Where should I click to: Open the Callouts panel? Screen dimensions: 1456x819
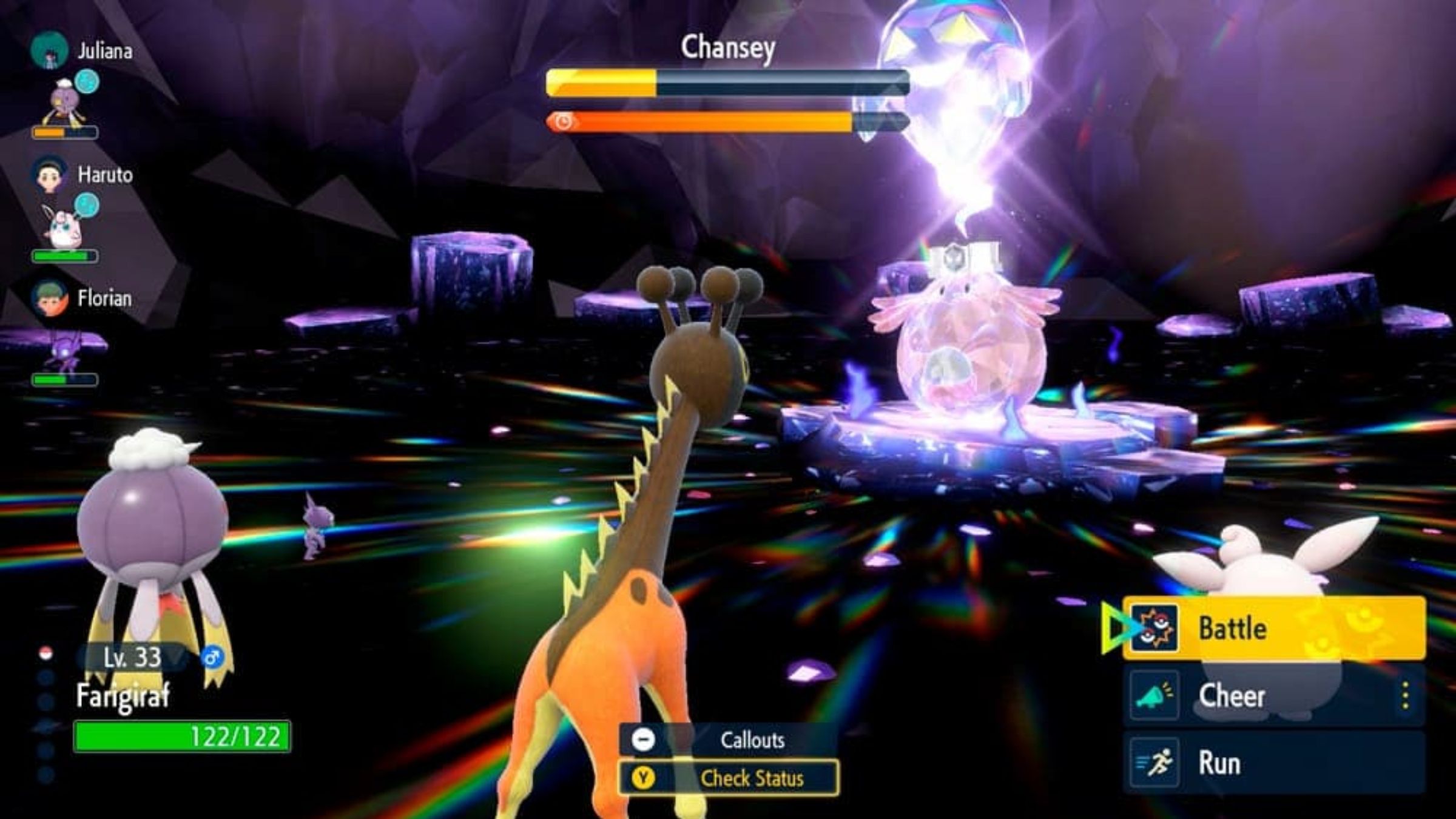[x=729, y=740]
